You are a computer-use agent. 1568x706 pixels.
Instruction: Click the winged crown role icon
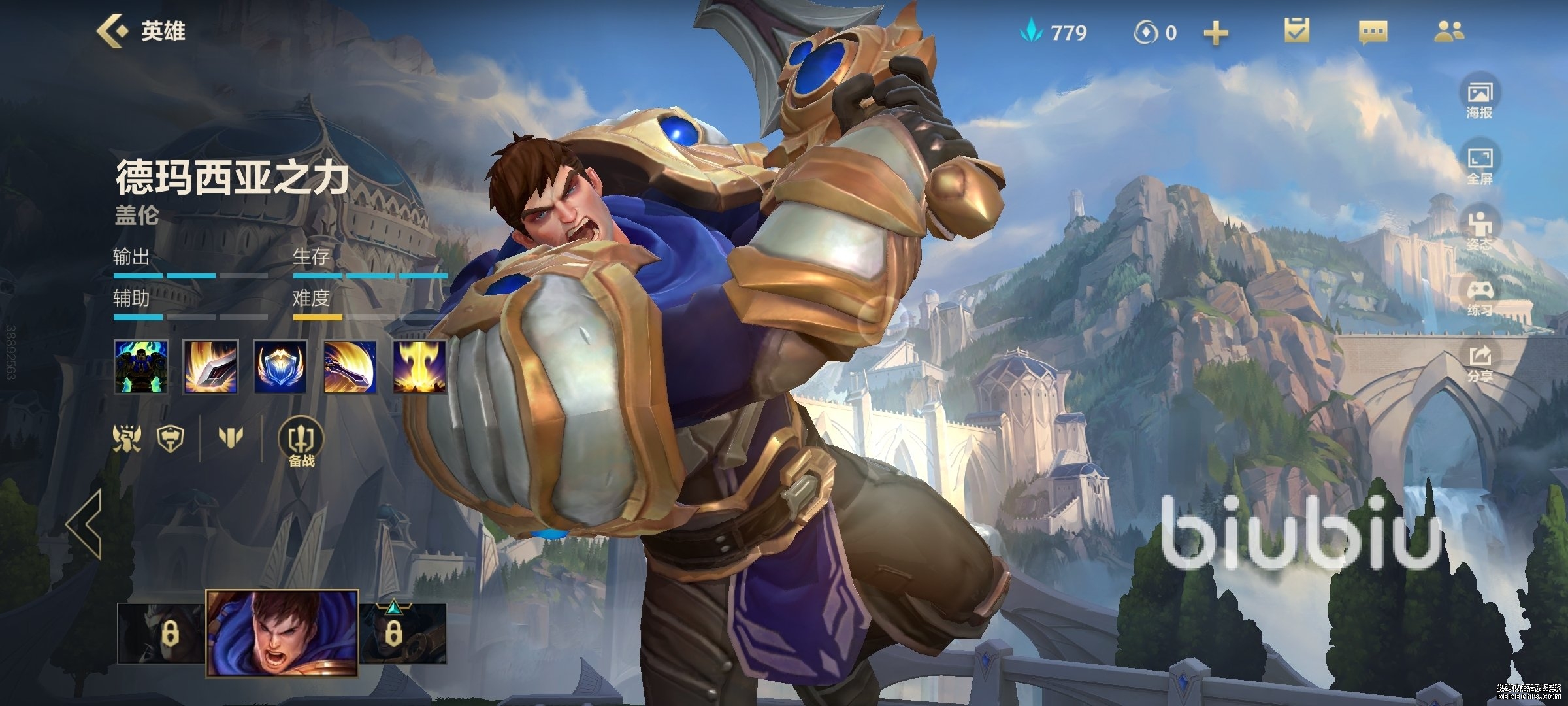127,437
